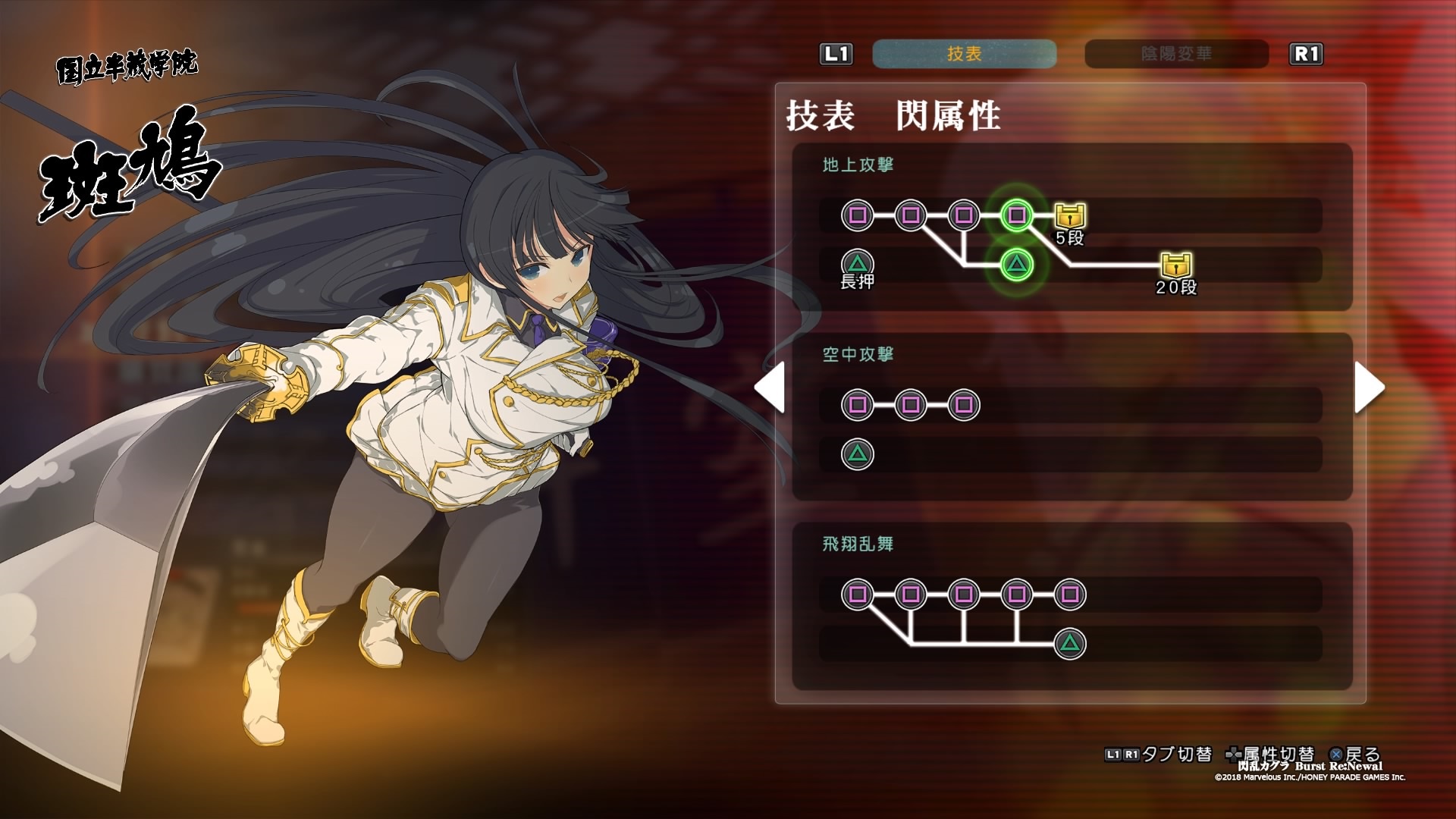Select the 5段 locked combo node
1456x819 pixels.
click(x=1070, y=216)
